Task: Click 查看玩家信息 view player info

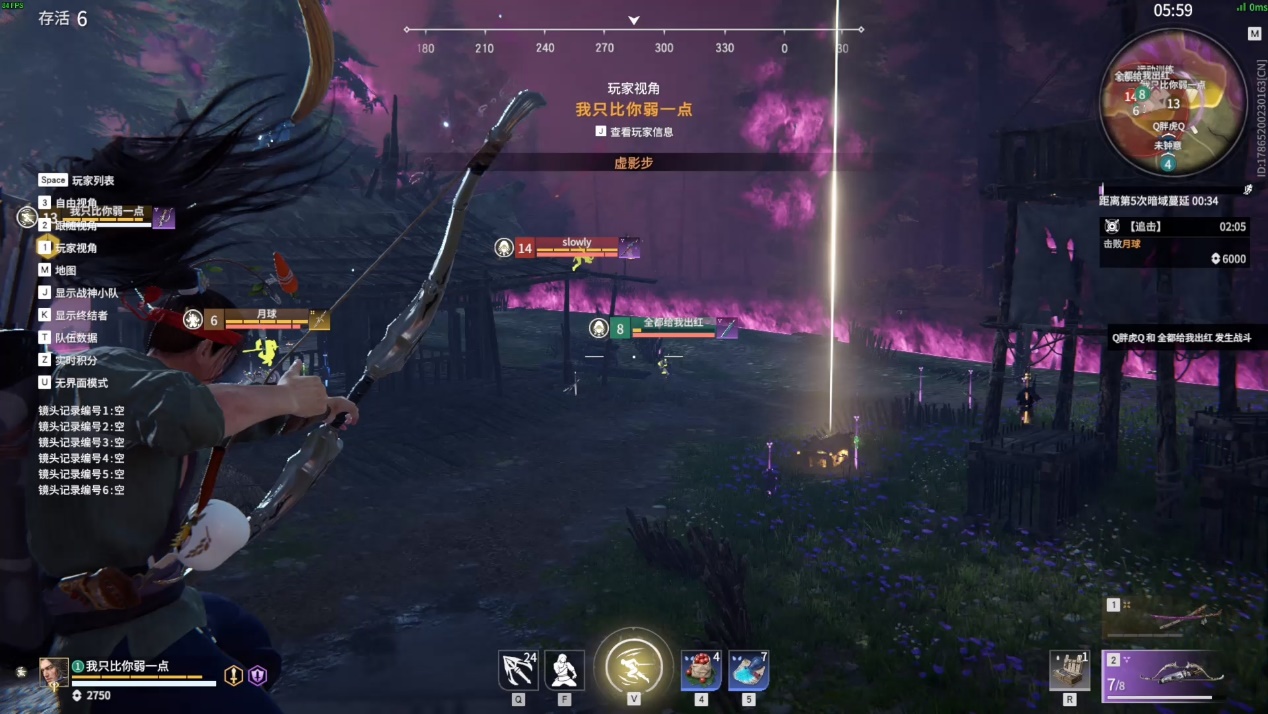Action: (x=640, y=132)
